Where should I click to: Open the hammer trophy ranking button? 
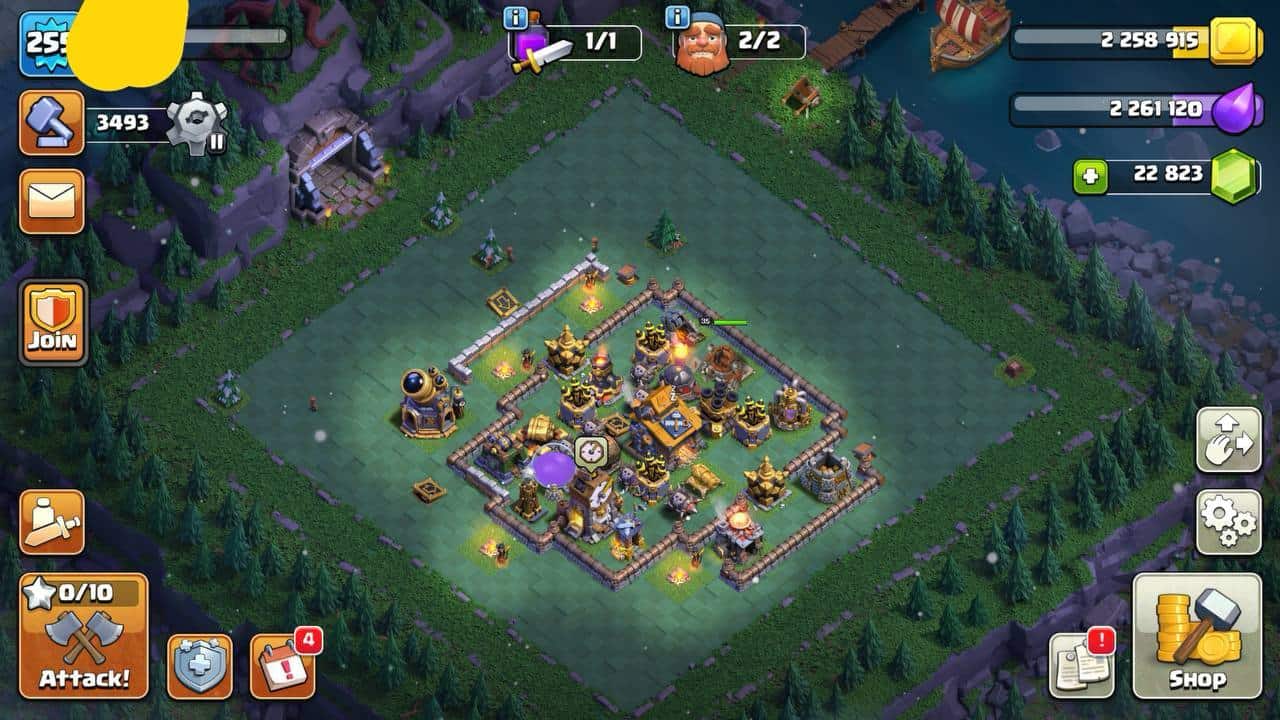pos(51,123)
